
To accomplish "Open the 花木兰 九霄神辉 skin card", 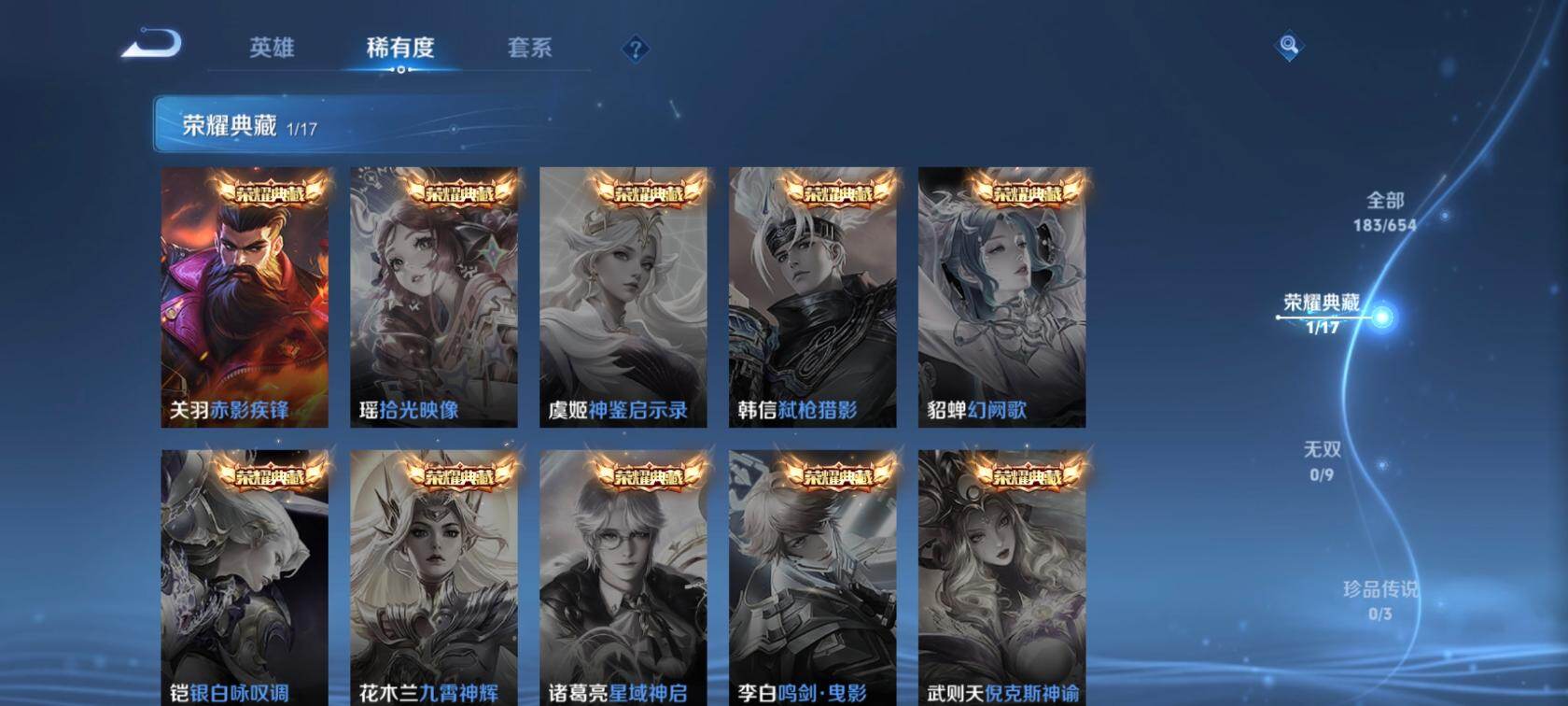I will coord(434,577).
